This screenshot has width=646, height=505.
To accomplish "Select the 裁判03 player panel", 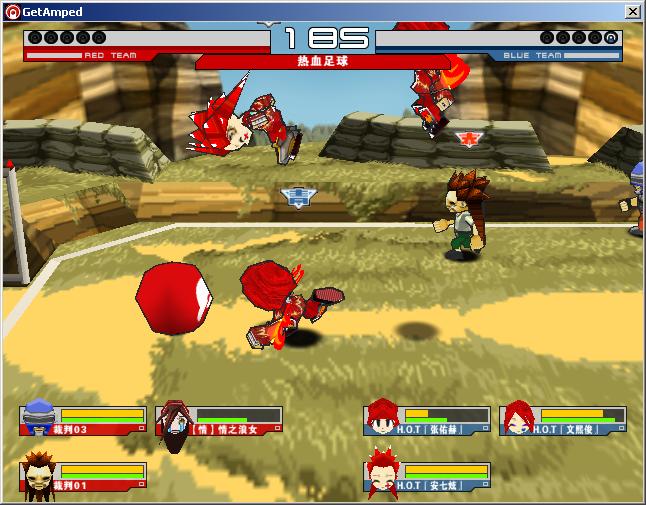I will click(x=83, y=420).
